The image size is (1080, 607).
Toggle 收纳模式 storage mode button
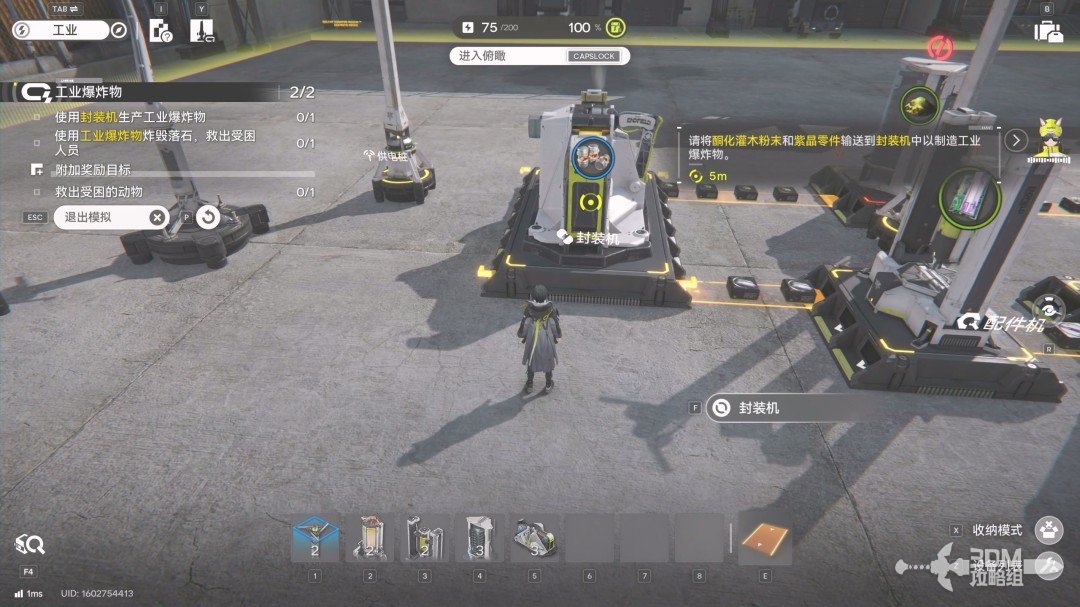tap(1048, 530)
